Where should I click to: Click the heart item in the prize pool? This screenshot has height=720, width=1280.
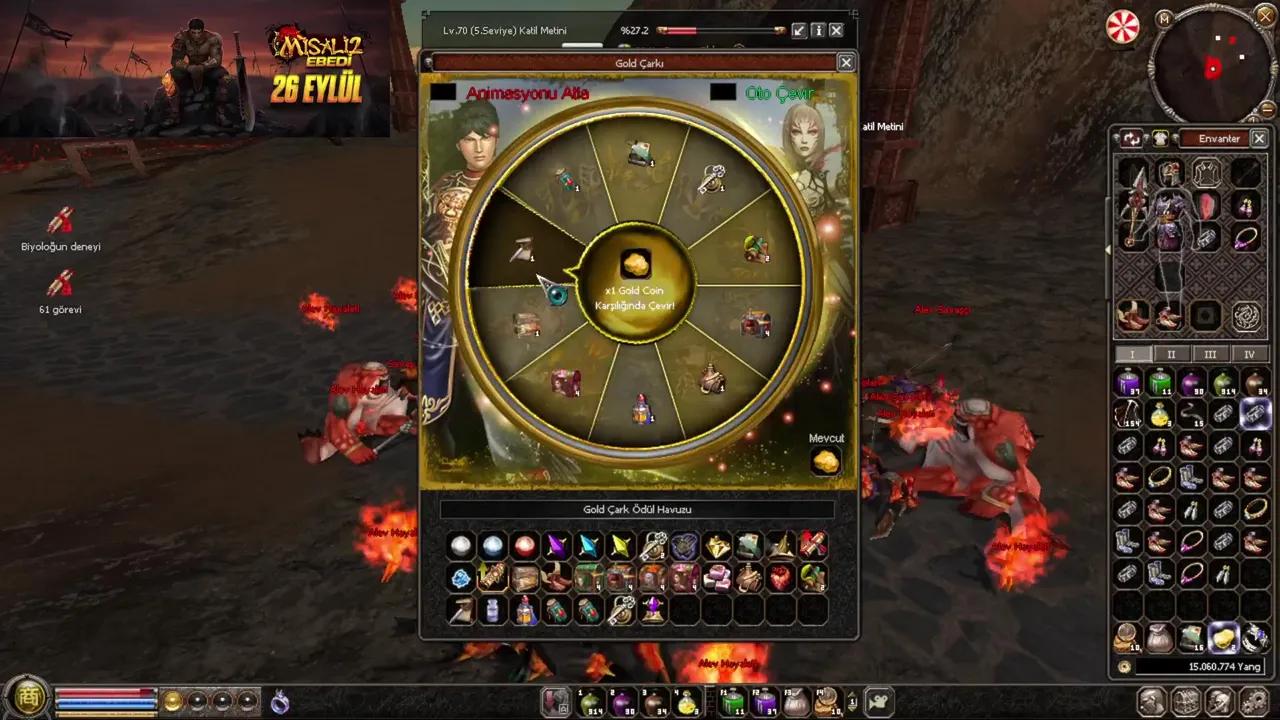coord(781,577)
